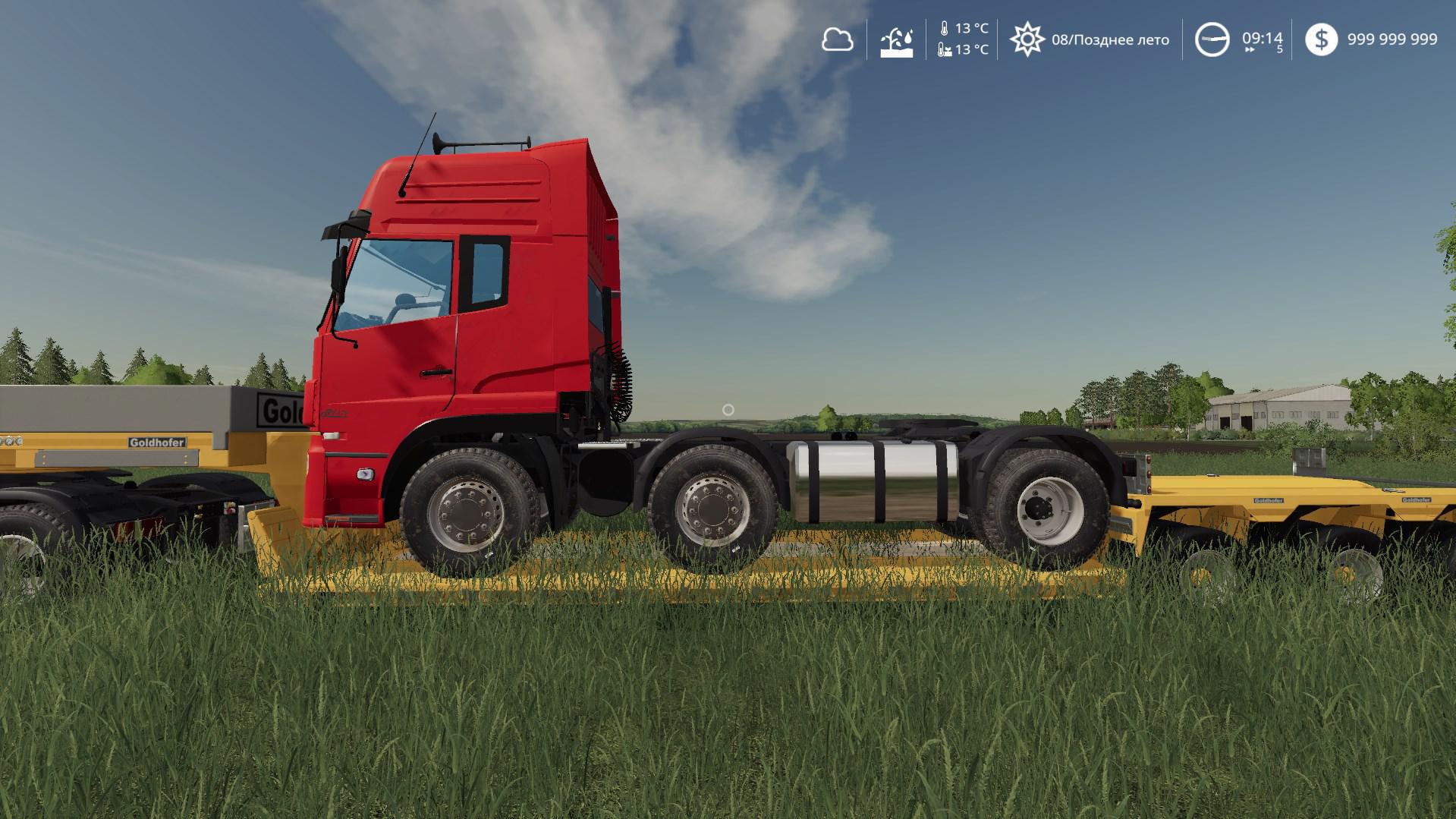The width and height of the screenshot is (1456, 819).
Task: Click the cloudy weather icon
Action: [x=837, y=39]
